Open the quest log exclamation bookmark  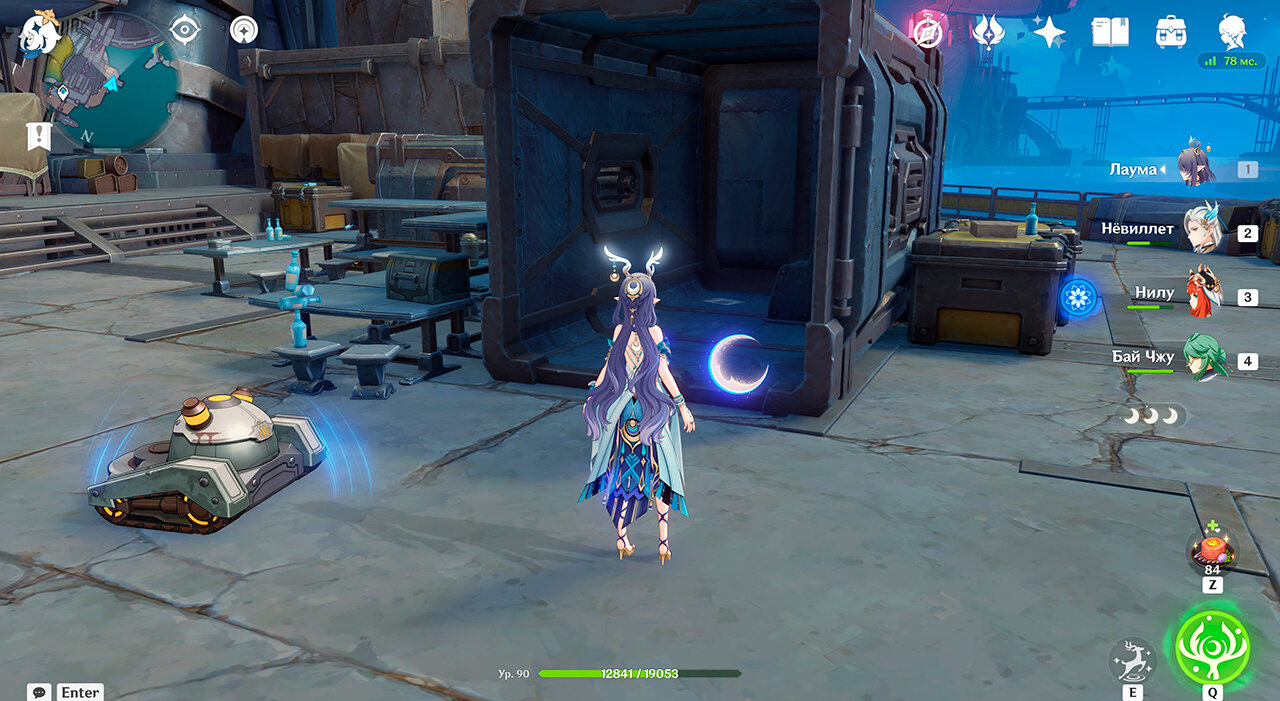coord(38,135)
